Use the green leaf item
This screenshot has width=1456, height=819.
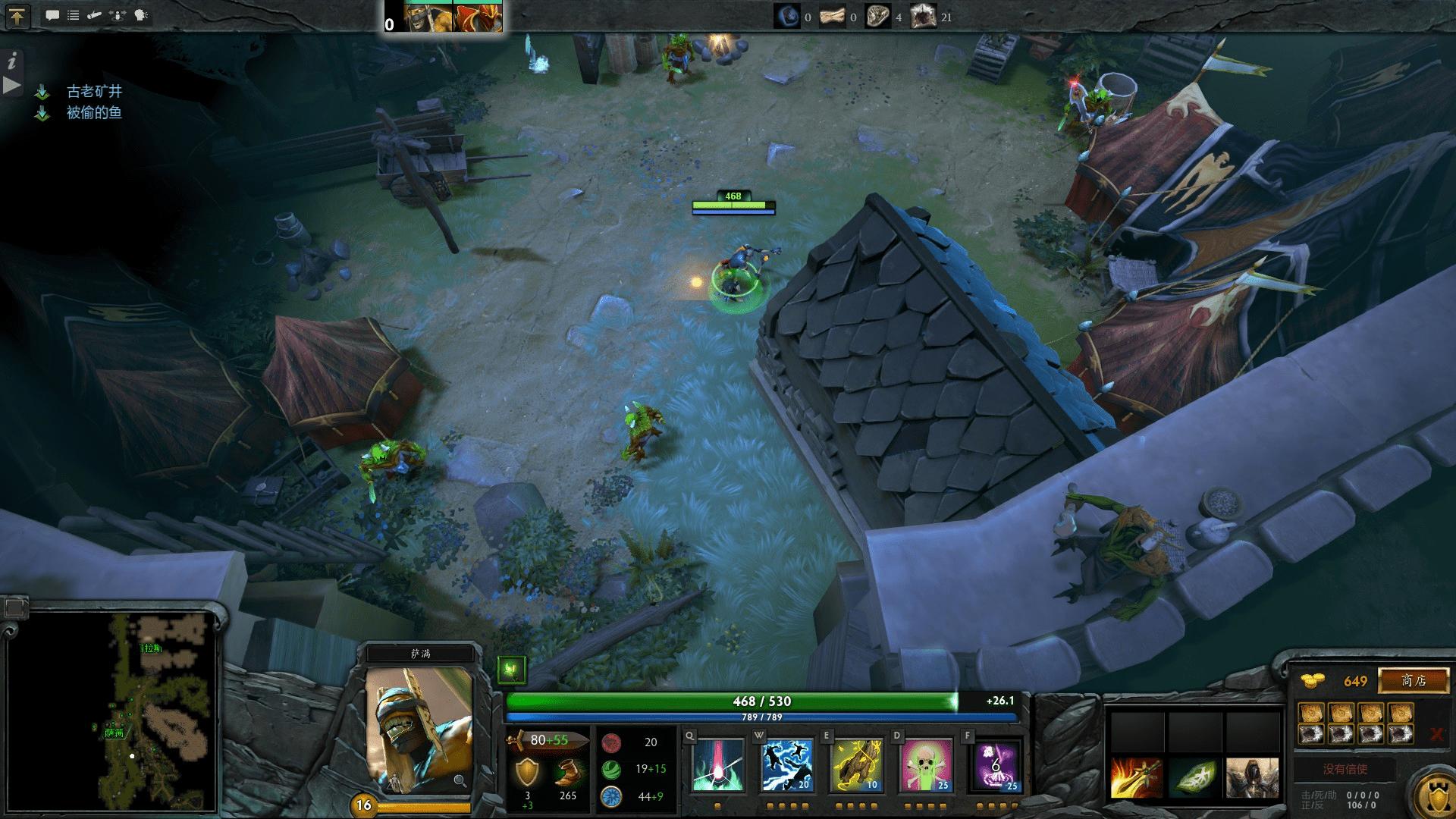coord(1194,777)
